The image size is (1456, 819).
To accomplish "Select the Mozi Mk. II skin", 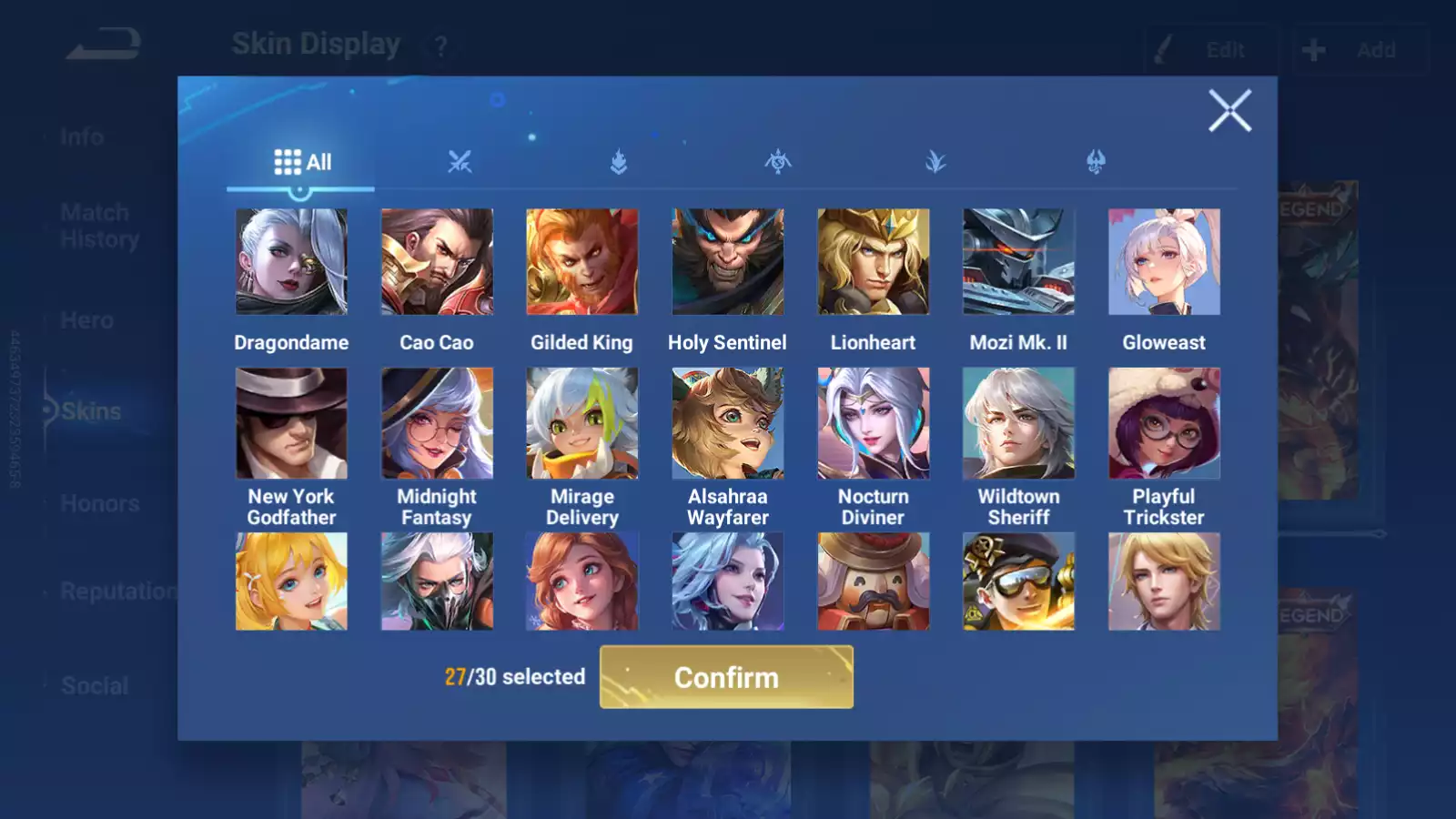I will coord(1018,262).
